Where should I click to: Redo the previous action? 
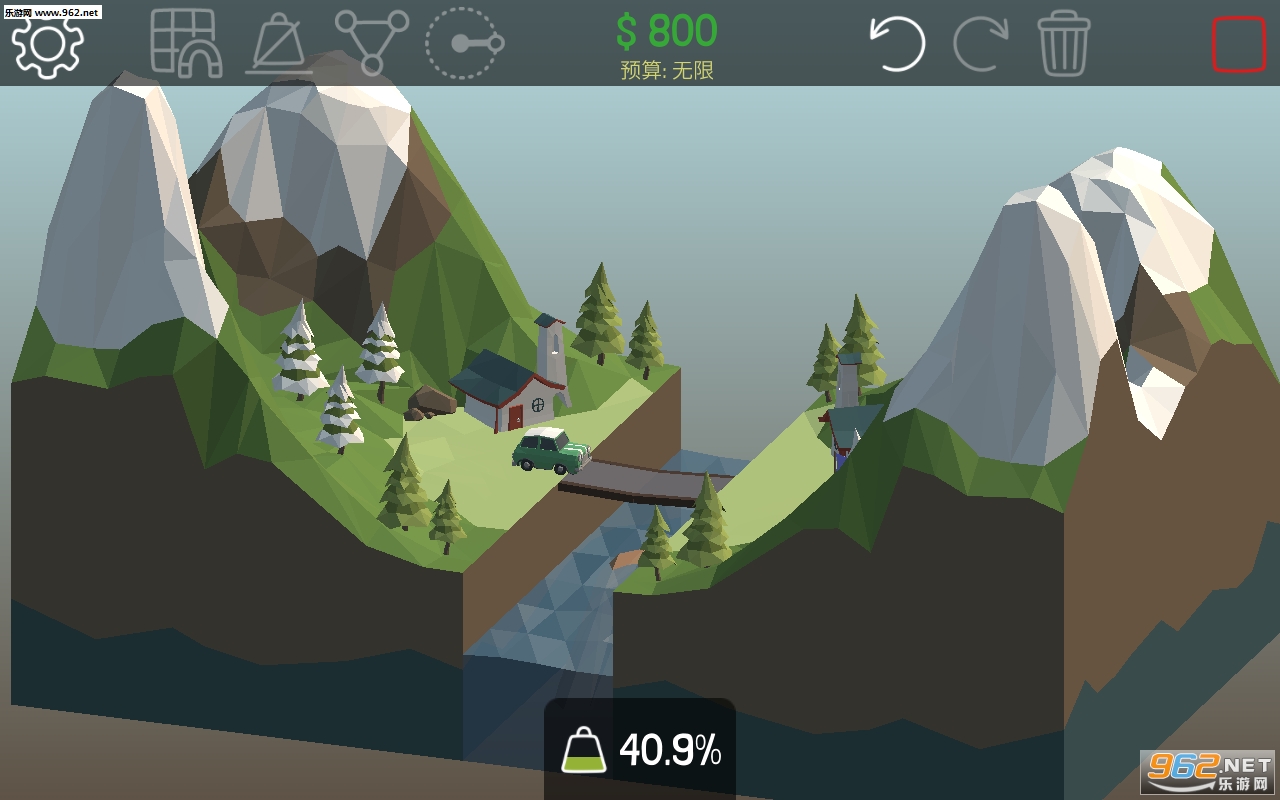tap(981, 43)
